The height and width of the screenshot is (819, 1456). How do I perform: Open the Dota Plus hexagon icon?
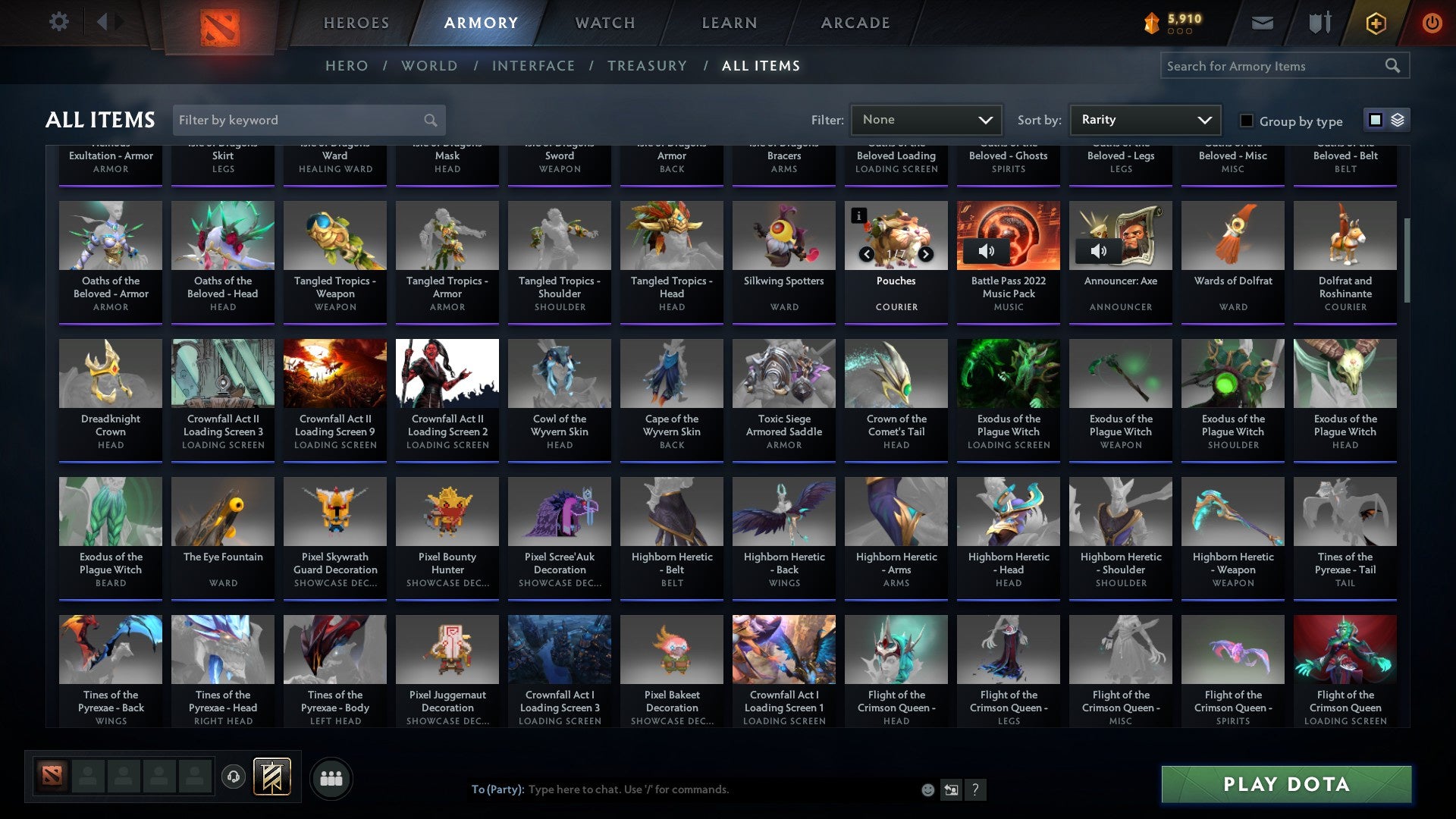1375,23
